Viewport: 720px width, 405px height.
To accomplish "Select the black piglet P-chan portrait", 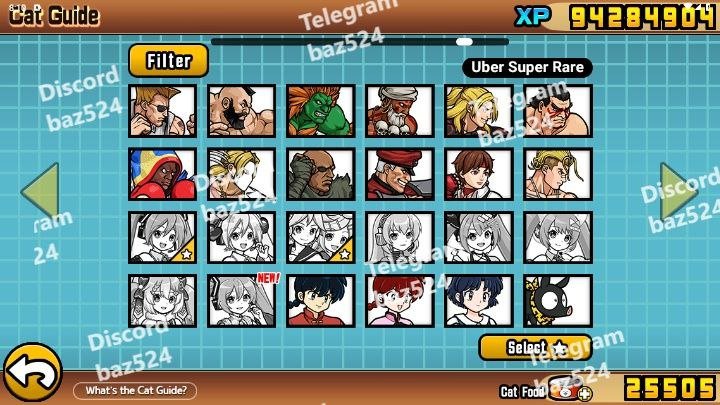I will [x=557, y=301].
